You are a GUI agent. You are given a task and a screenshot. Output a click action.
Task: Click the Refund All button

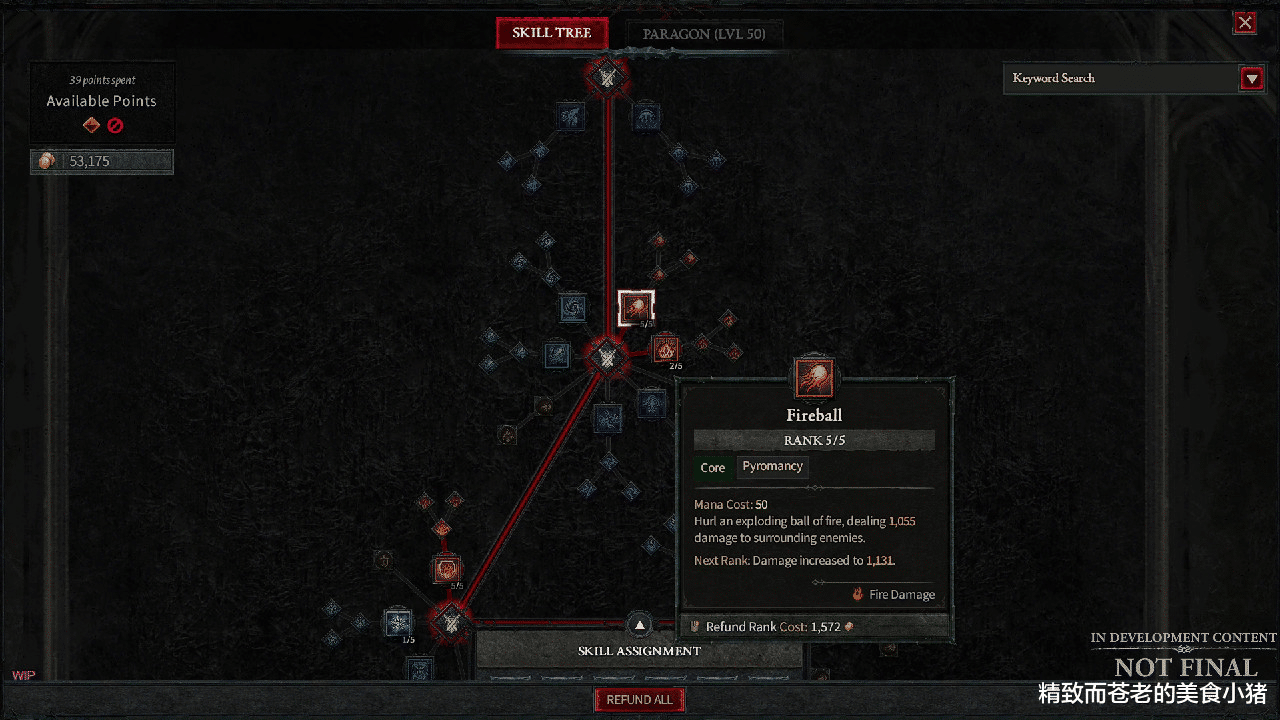click(639, 700)
